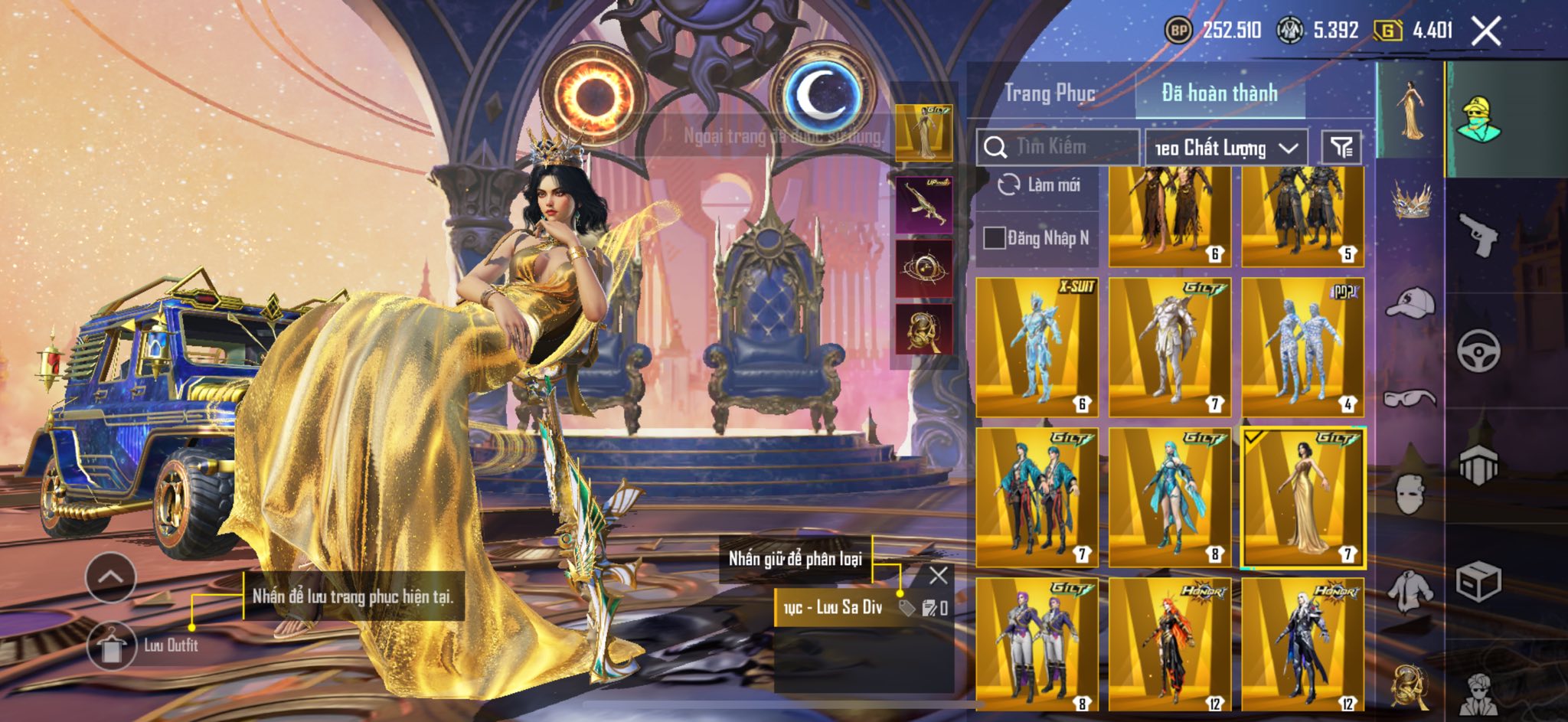
Task: Save current look with Lưu Outfit
Action: [113, 645]
